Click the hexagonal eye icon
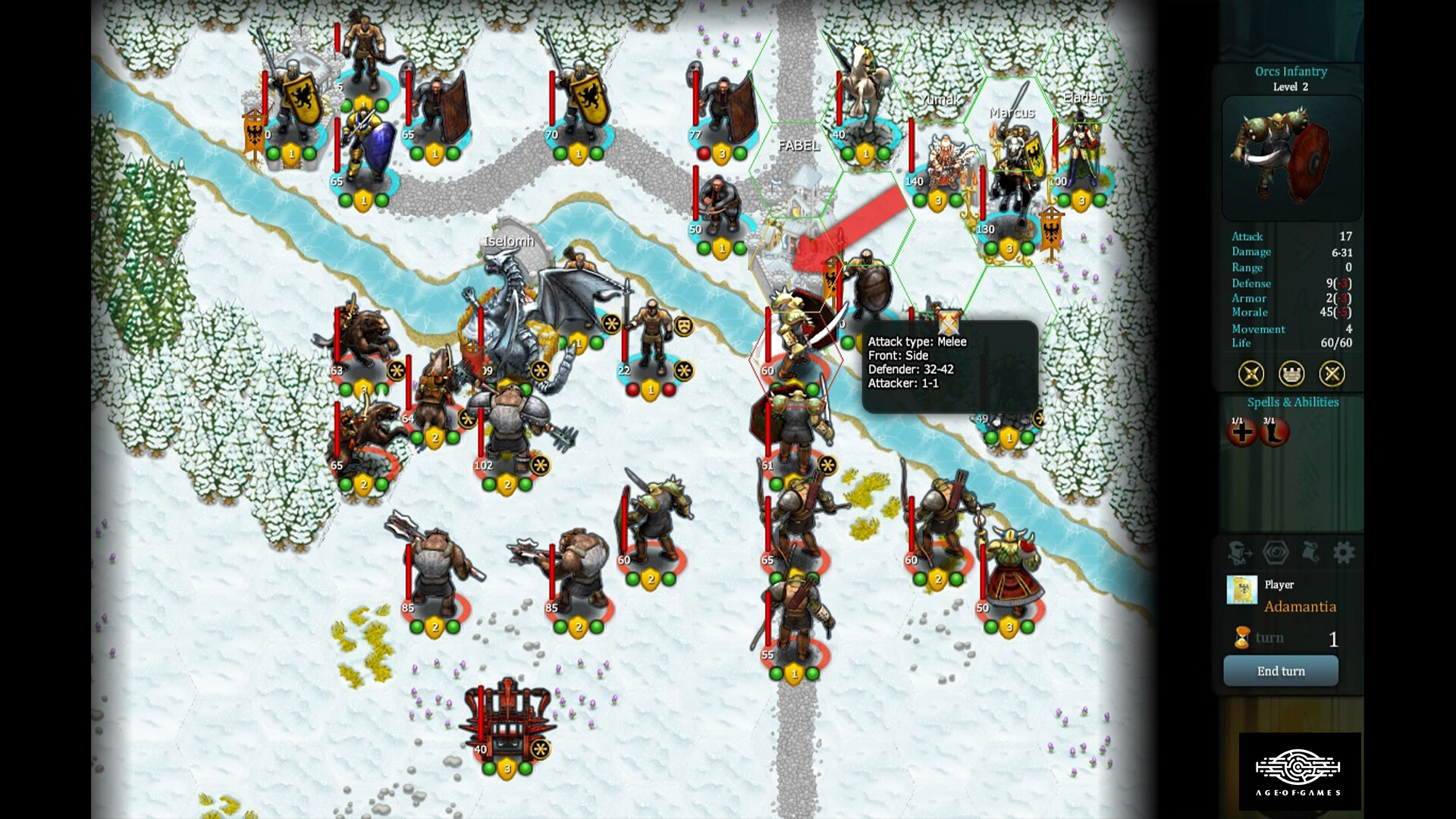 tap(1276, 552)
